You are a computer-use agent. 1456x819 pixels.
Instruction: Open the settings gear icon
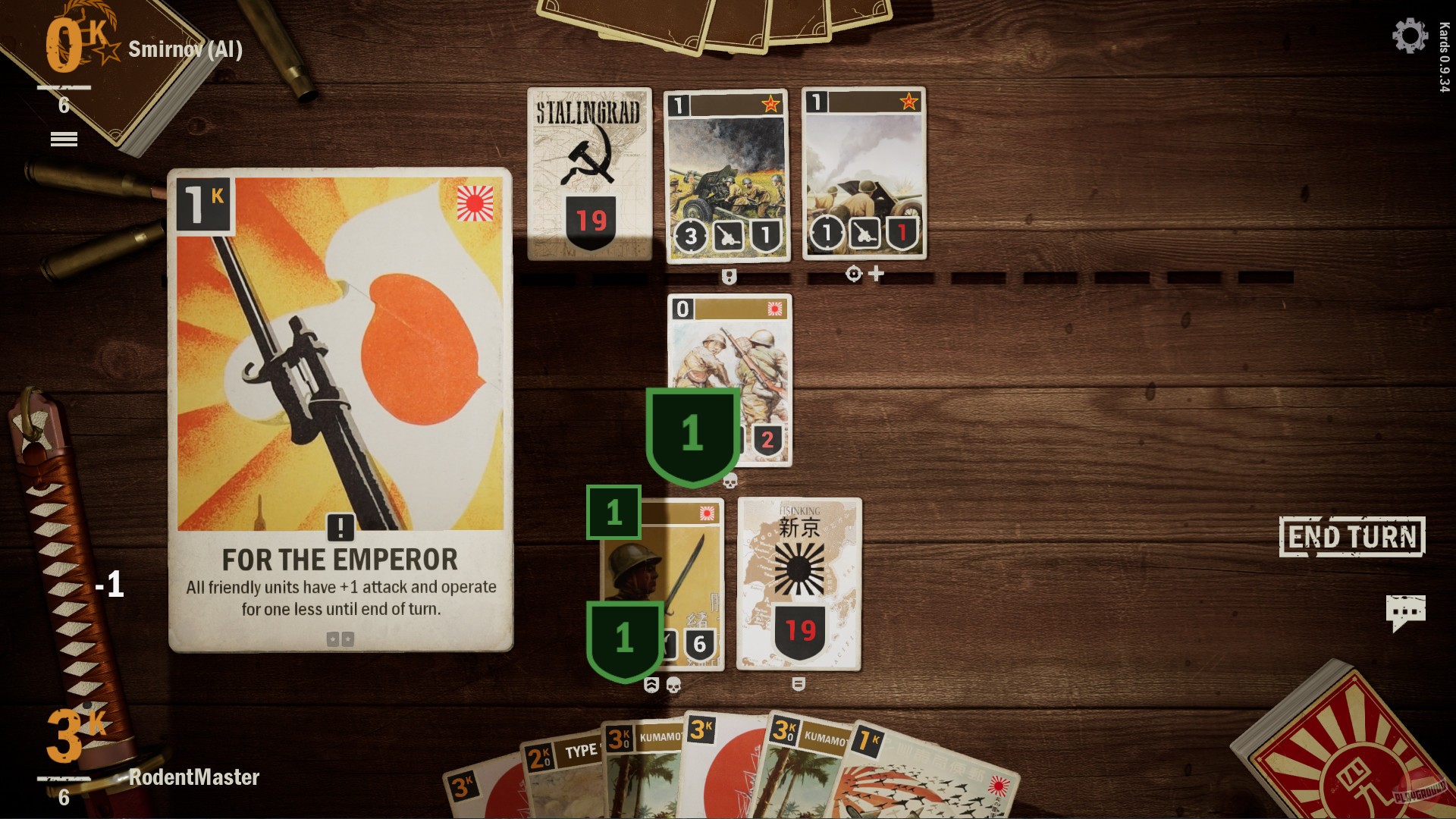tap(1410, 34)
